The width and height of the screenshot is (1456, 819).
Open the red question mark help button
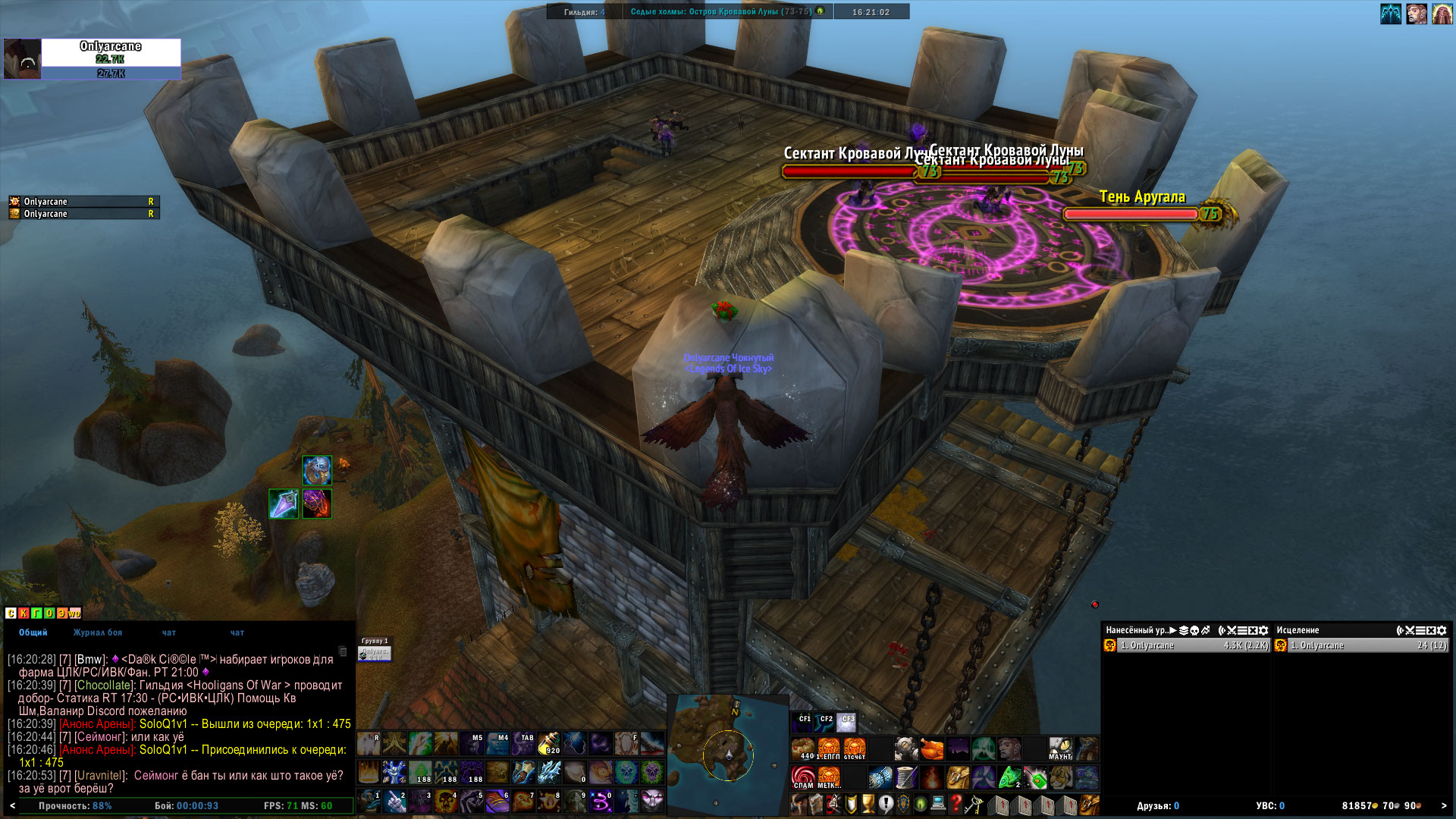click(956, 804)
